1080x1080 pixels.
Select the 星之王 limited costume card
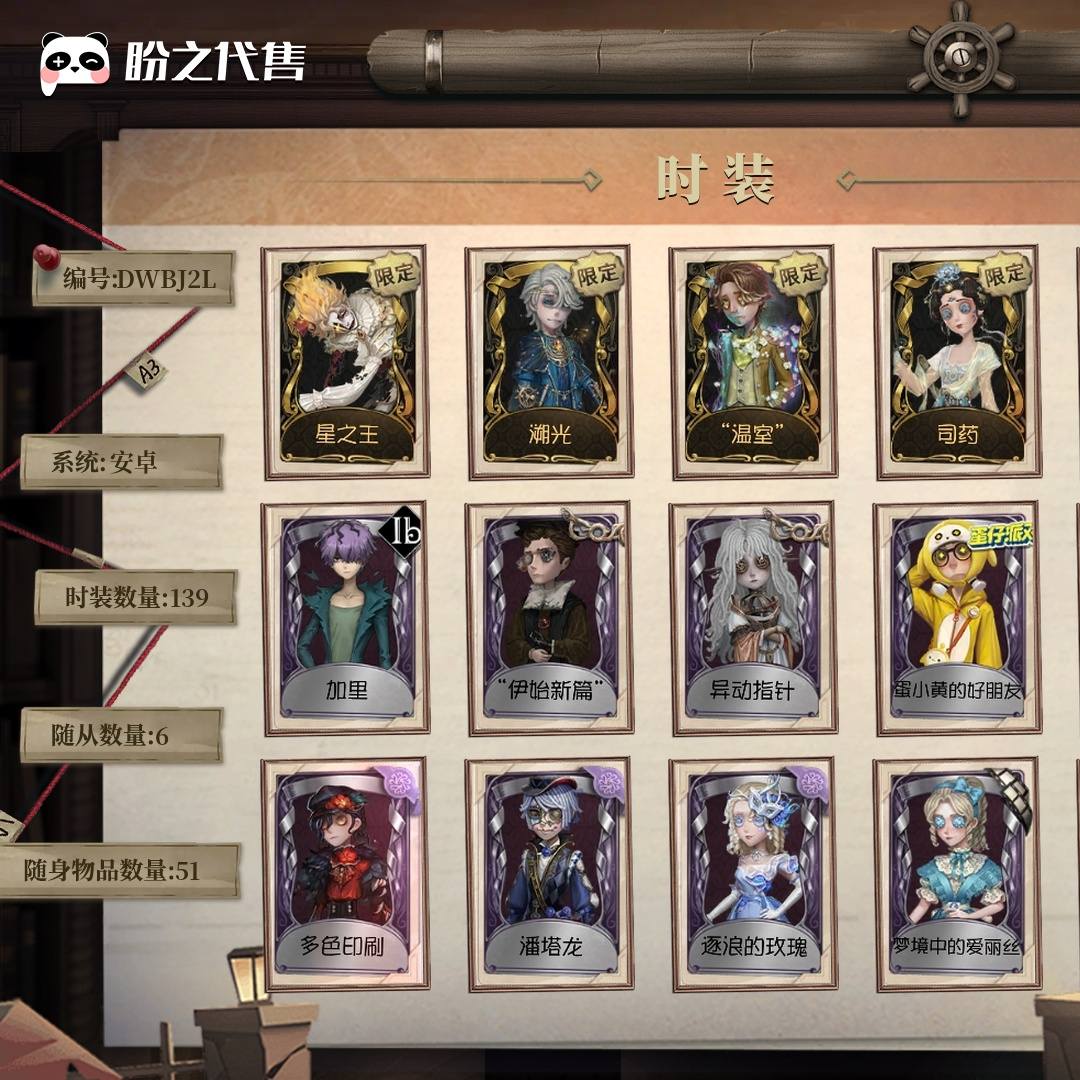click(345, 362)
